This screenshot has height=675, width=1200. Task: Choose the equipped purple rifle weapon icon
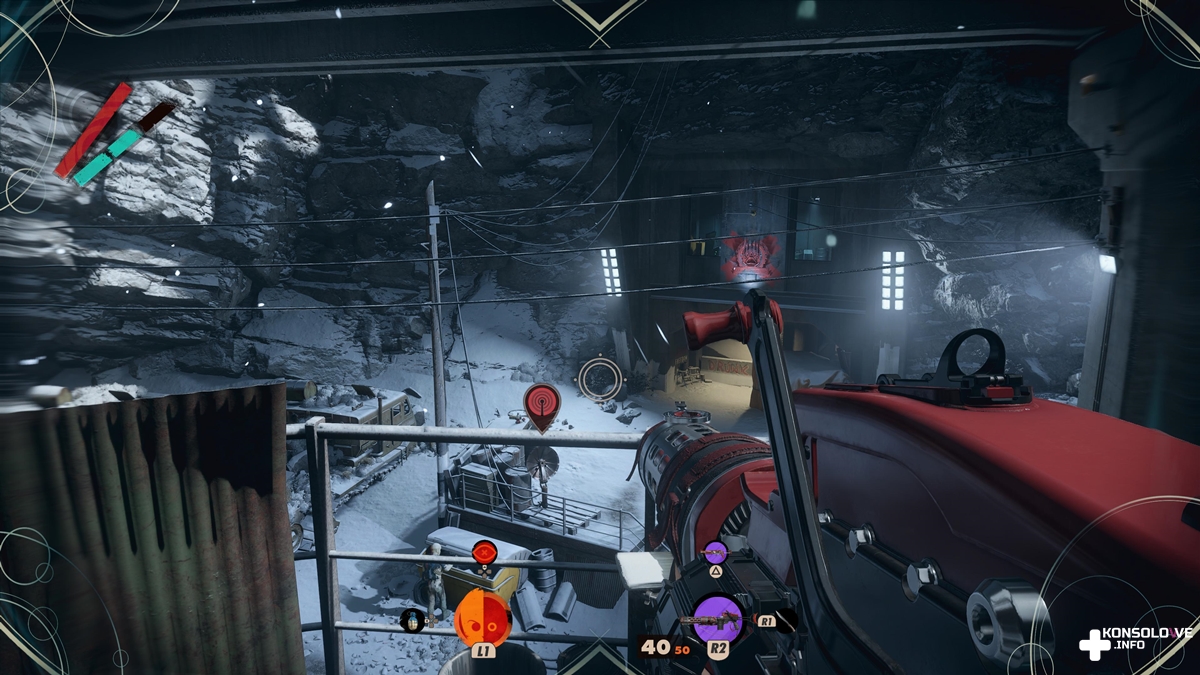(x=717, y=618)
